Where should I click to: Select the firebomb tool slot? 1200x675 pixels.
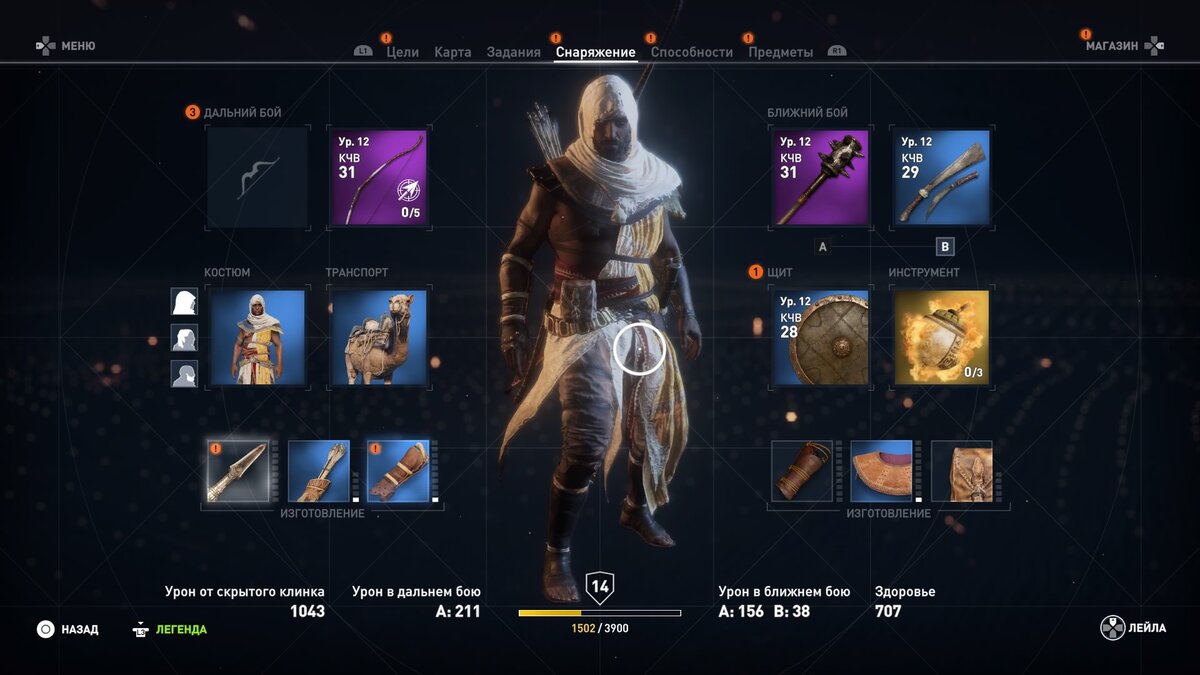[941, 337]
